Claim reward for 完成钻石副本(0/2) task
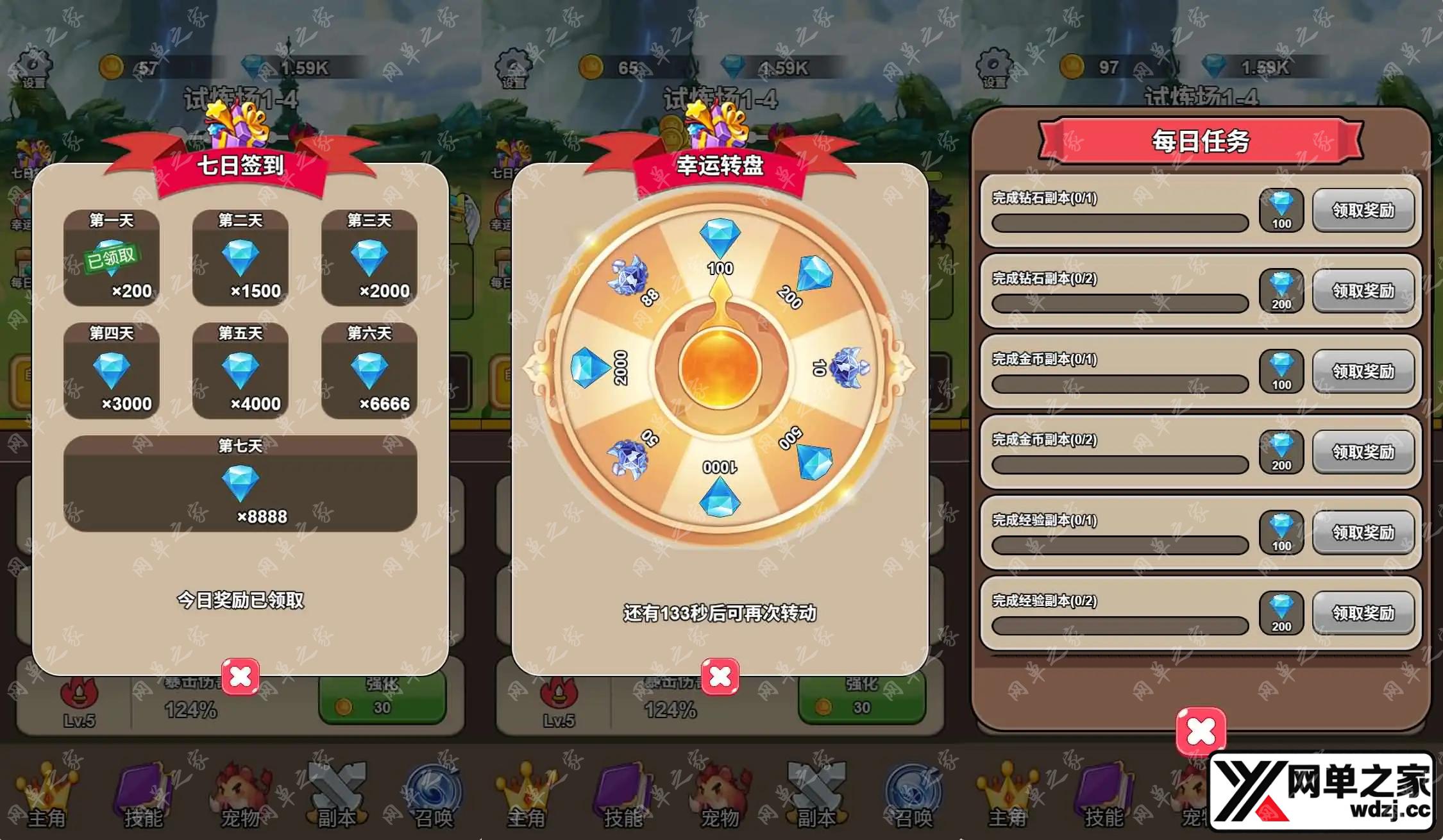1443x840 pixels. coord(1363,291)
